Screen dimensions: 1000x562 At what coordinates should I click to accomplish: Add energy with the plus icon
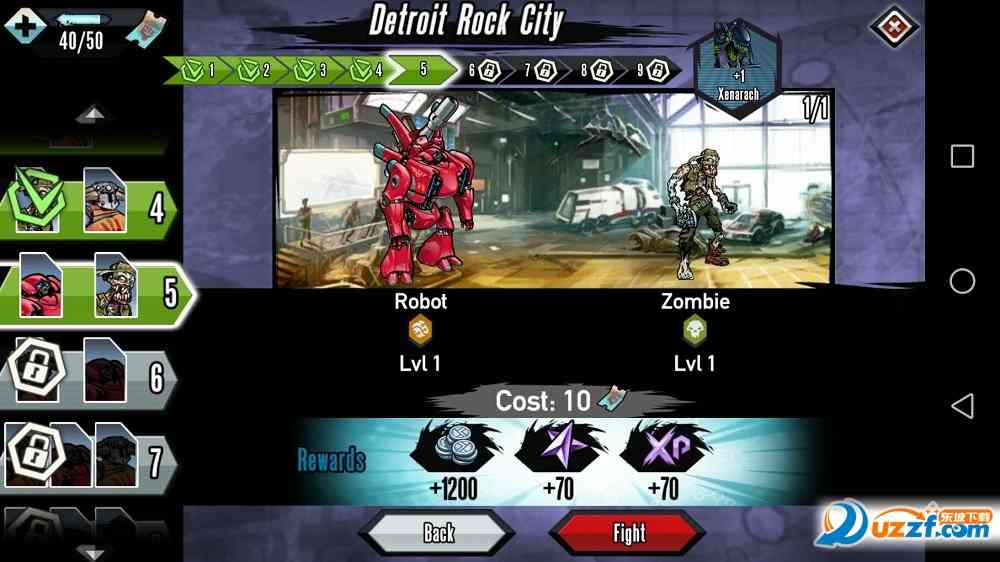(x=23, y=24)
